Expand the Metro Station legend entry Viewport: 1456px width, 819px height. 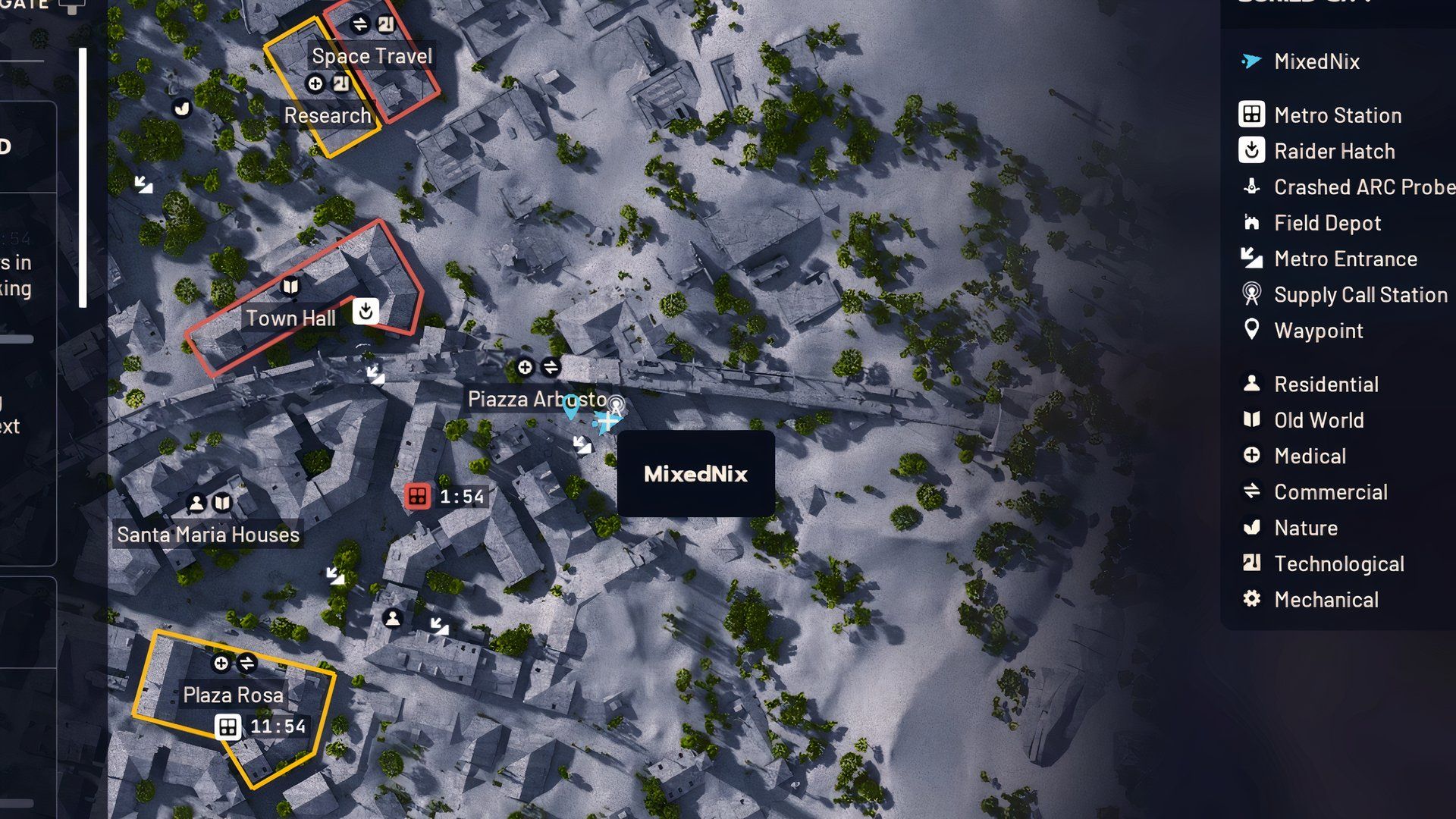(x=1250, y=115)
